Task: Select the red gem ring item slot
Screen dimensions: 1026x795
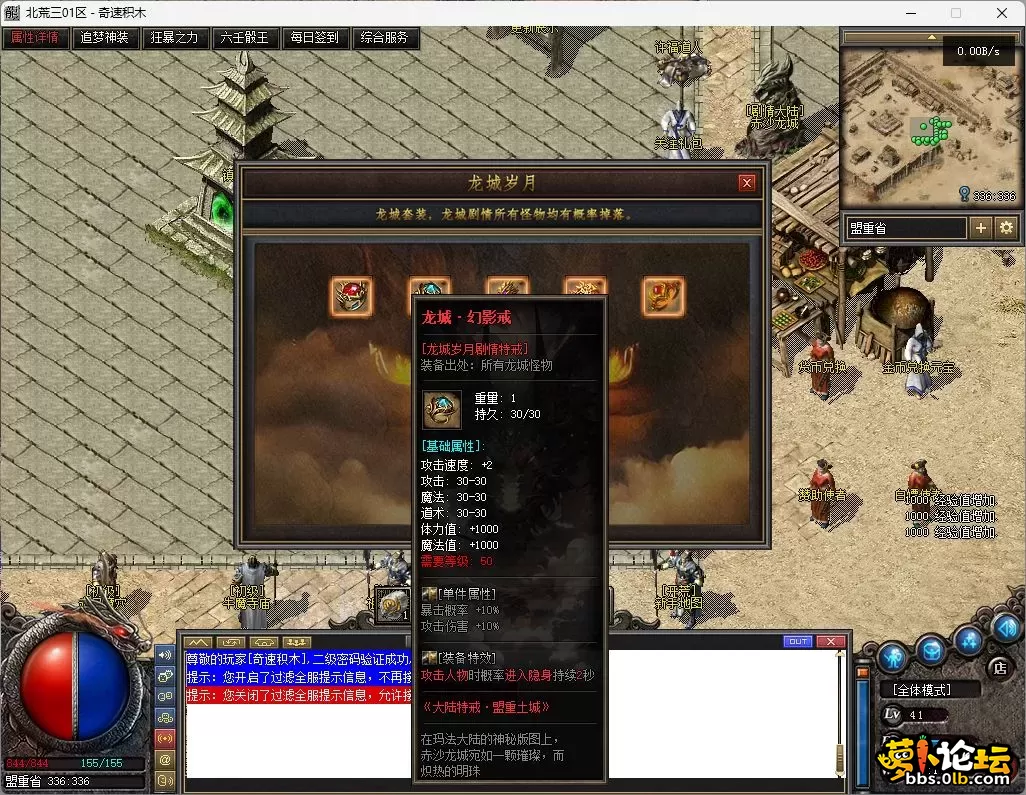Action: point(351,297)
